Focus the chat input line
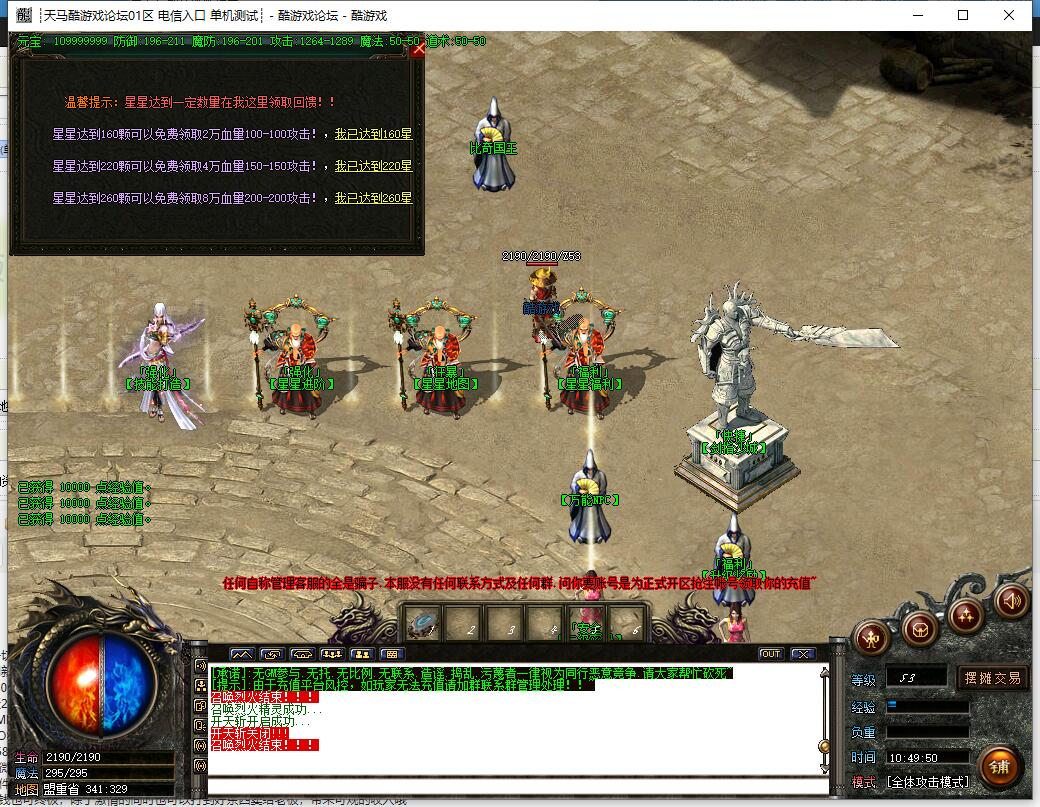Viewport: 1040px width, 807px height. pyautogui.click(x=515, y=785)
